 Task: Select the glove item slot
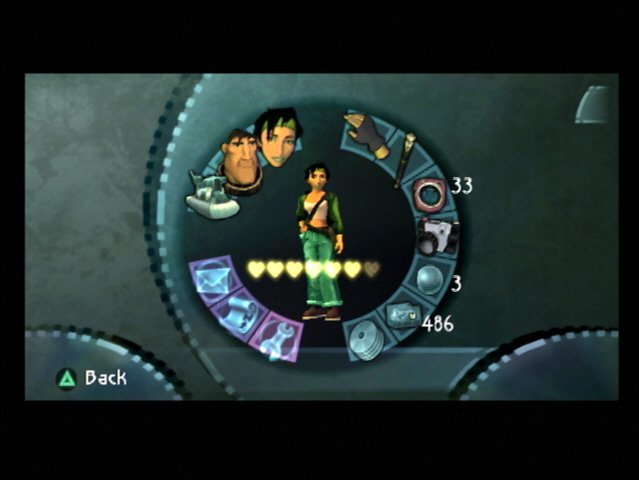coord(367,134)
